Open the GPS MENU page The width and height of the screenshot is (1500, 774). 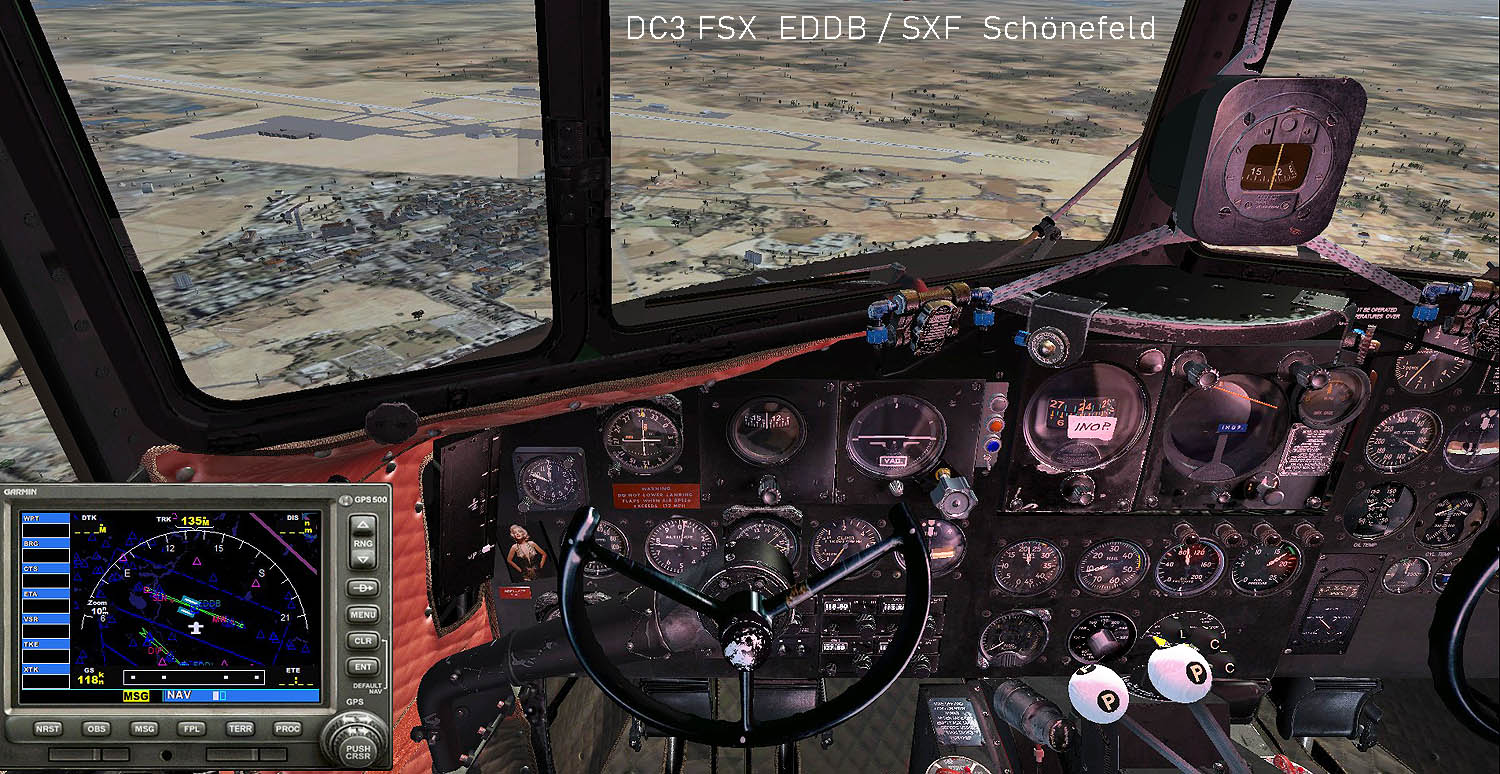tap(363, 615)
